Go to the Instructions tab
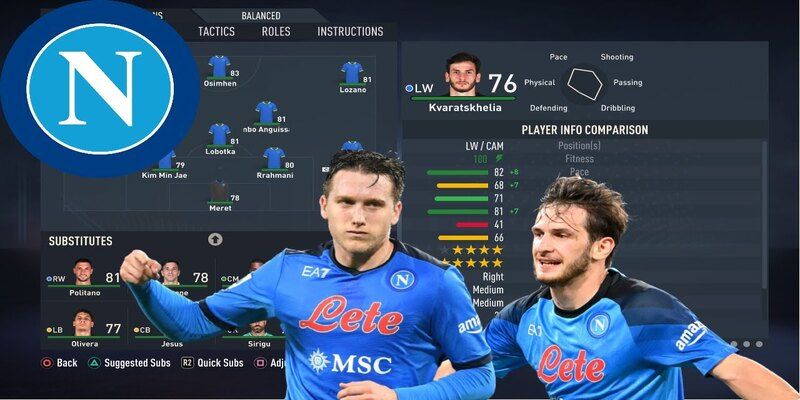Image resolution: width=800 pixels, height=400 pixels. (350, 31)
